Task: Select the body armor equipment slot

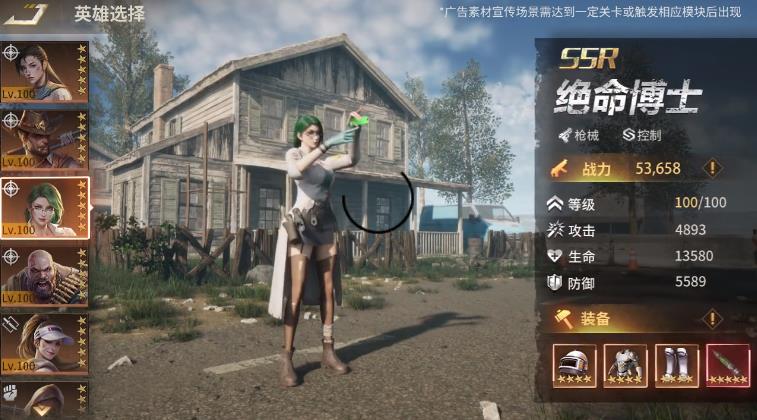Action: [625, 366]
